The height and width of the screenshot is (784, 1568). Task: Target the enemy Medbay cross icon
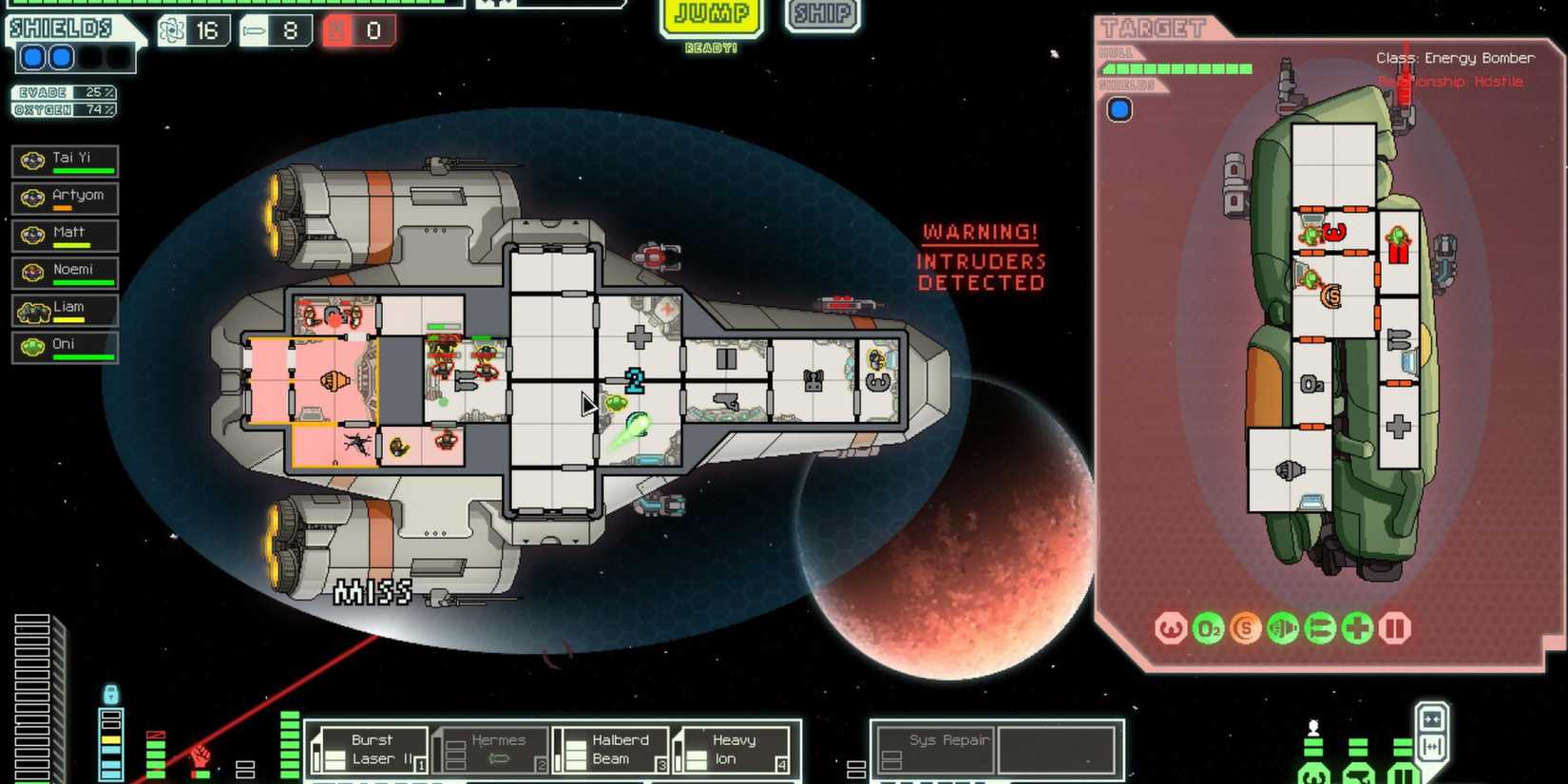[1357, 628]
